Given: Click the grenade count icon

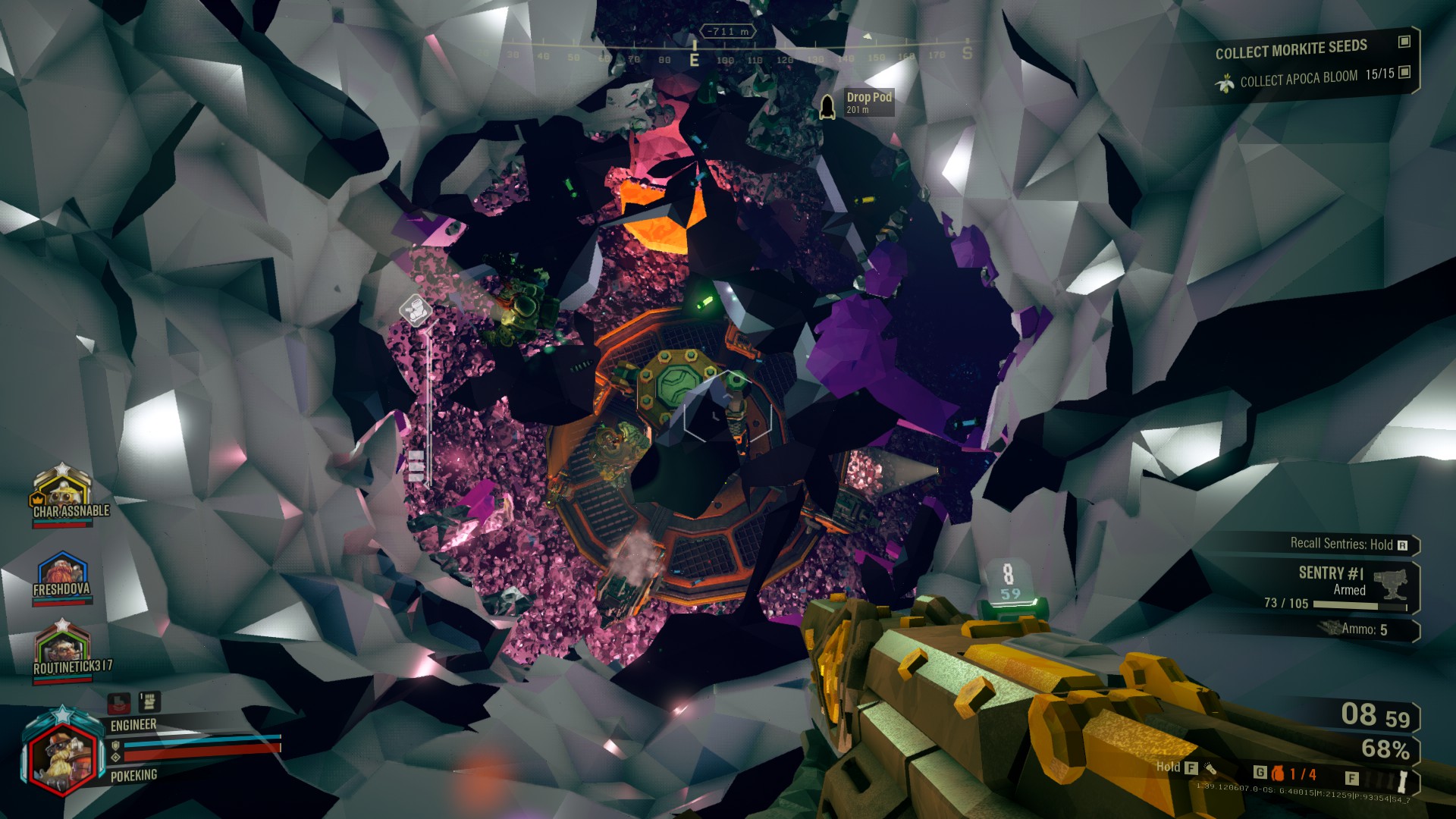Looking at the screenshot, I should (x=1279, y=773).
